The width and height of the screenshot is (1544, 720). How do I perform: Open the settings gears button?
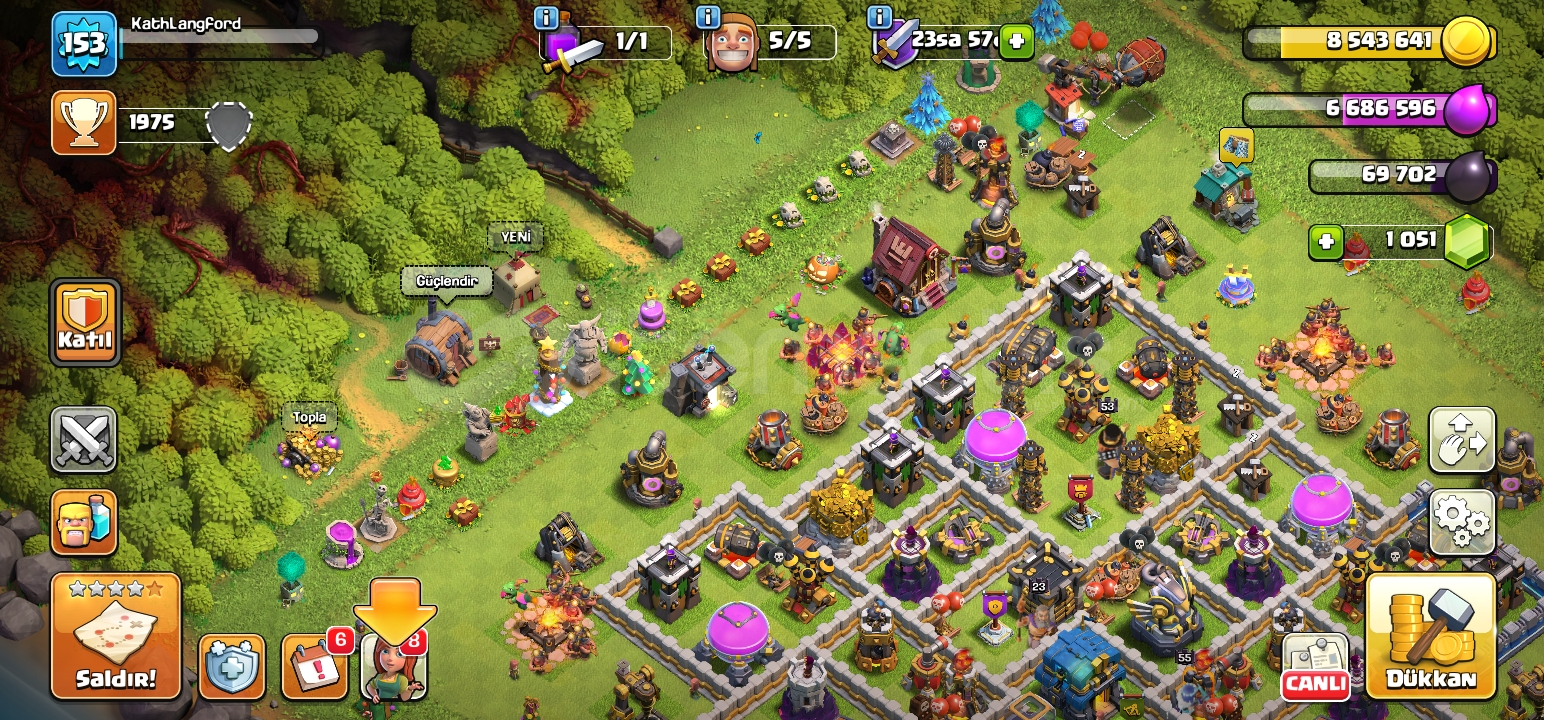point(1462,522)
